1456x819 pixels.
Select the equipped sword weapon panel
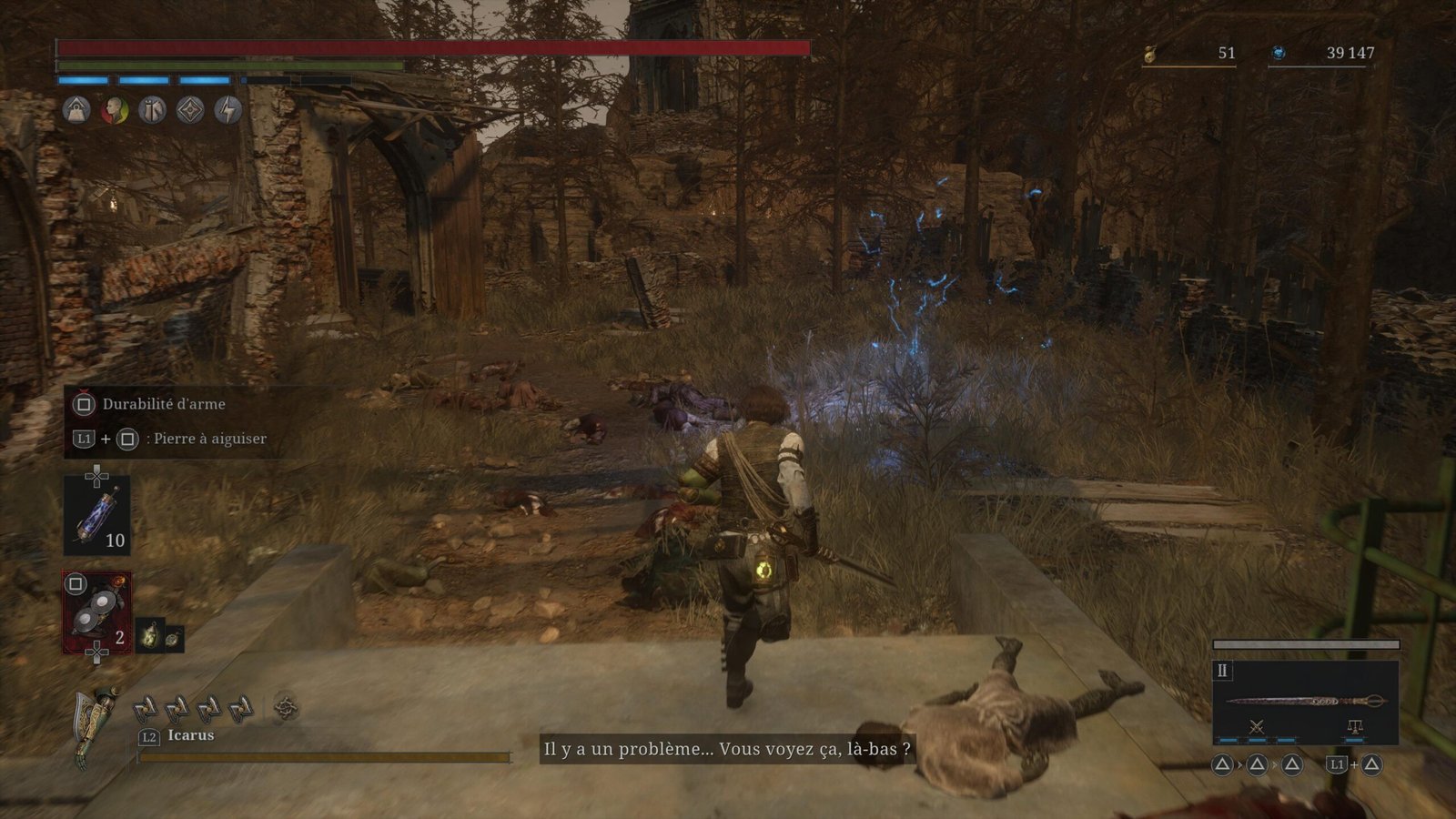(1305, 701)
